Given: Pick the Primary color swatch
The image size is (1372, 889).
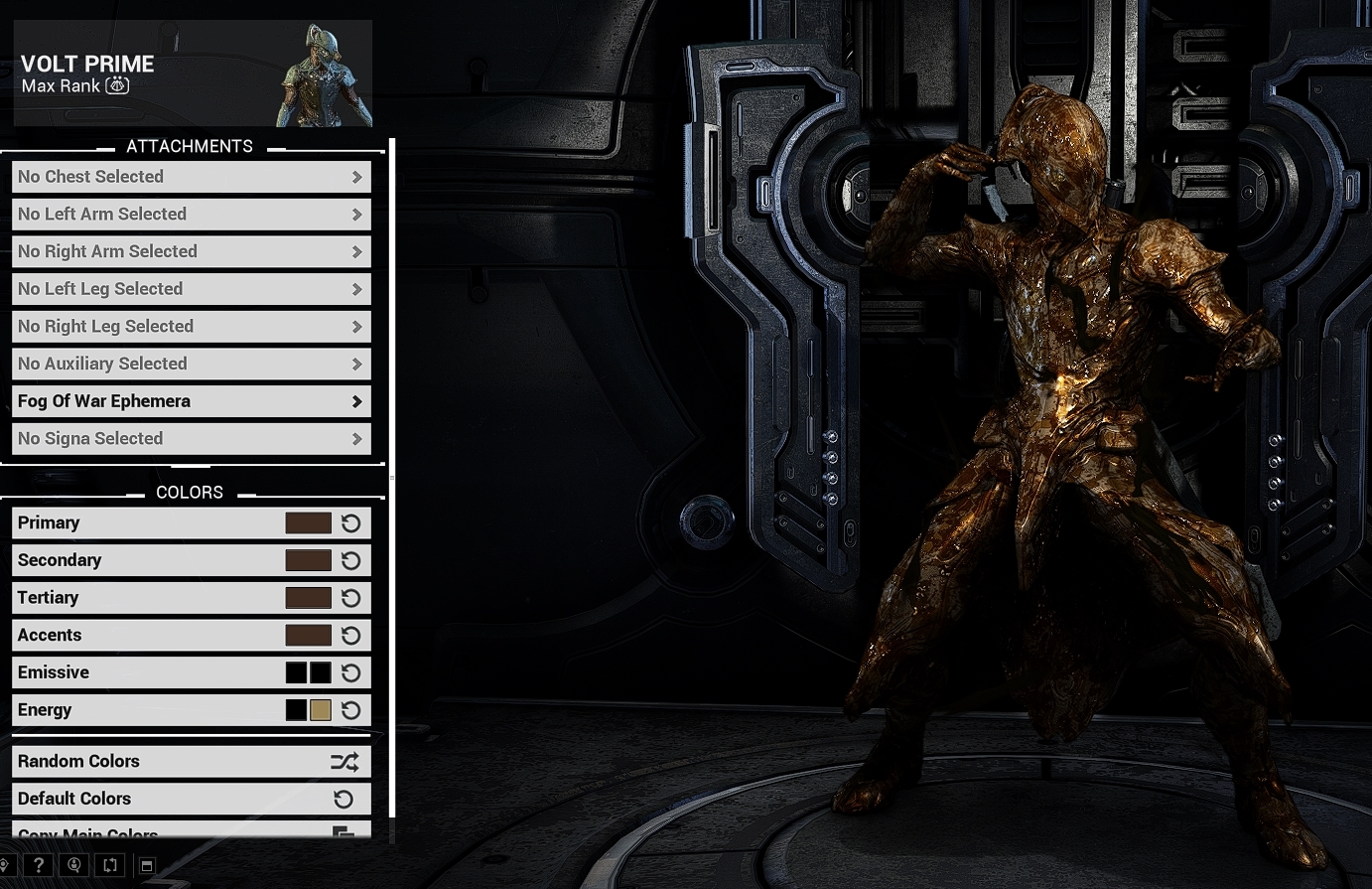Looking at the screenshot, I should (308, 523).
